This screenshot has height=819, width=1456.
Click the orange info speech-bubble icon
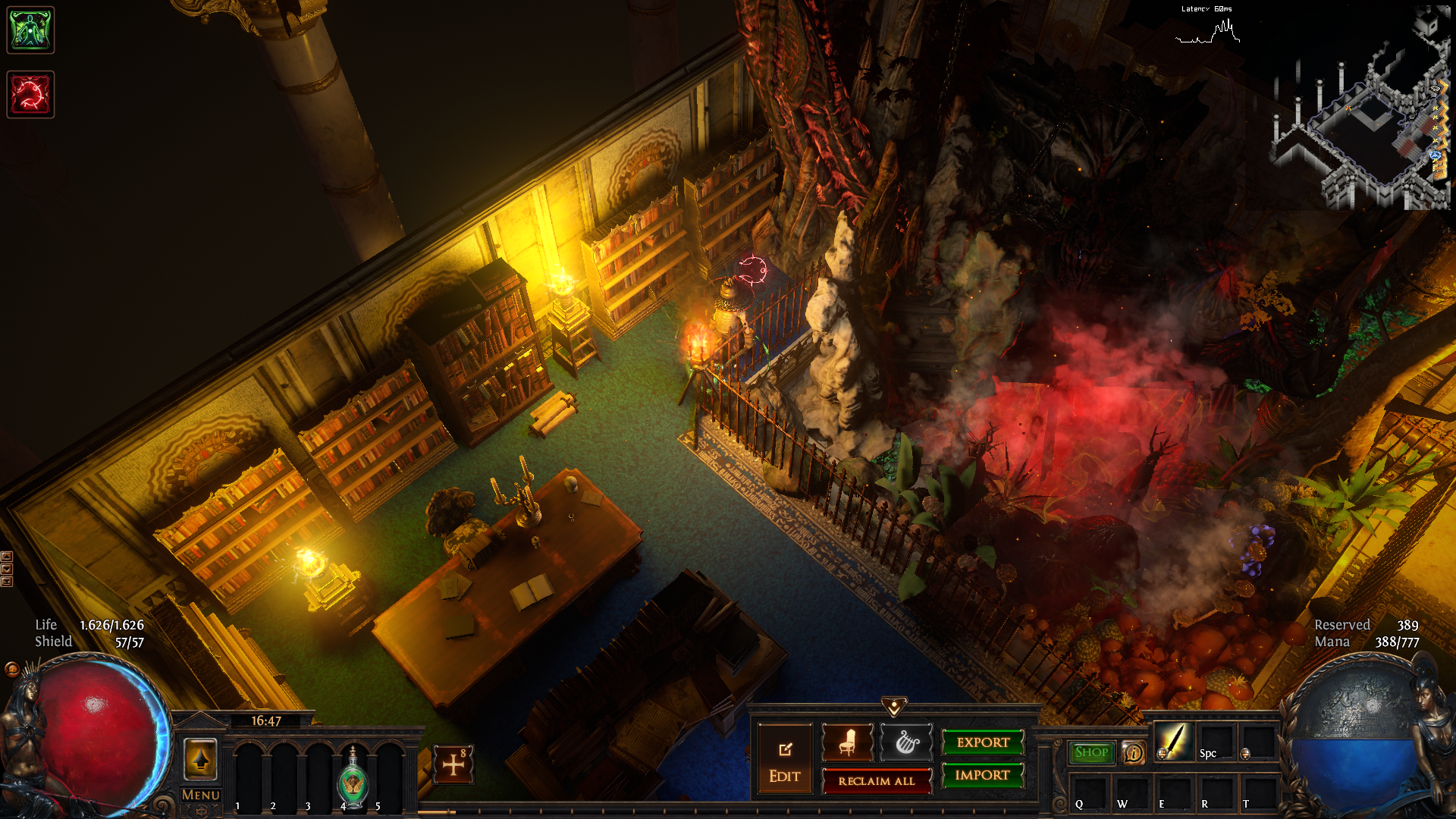1133,753
